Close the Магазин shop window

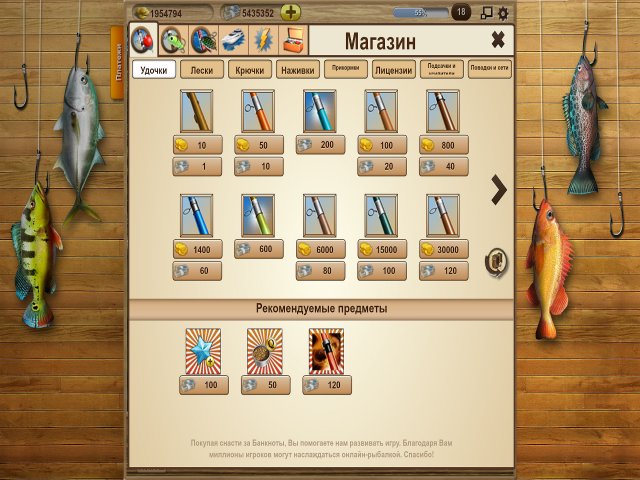[497, 40]
